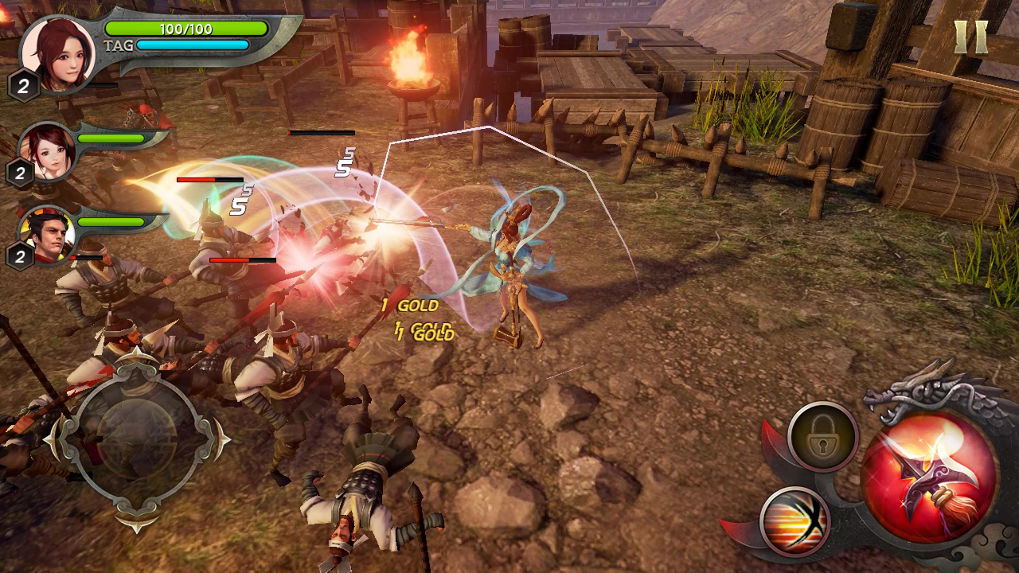Pause the game with the top-right button
Image resolution: width=1019 pixels, height=573 pixels.
point(970,37)
